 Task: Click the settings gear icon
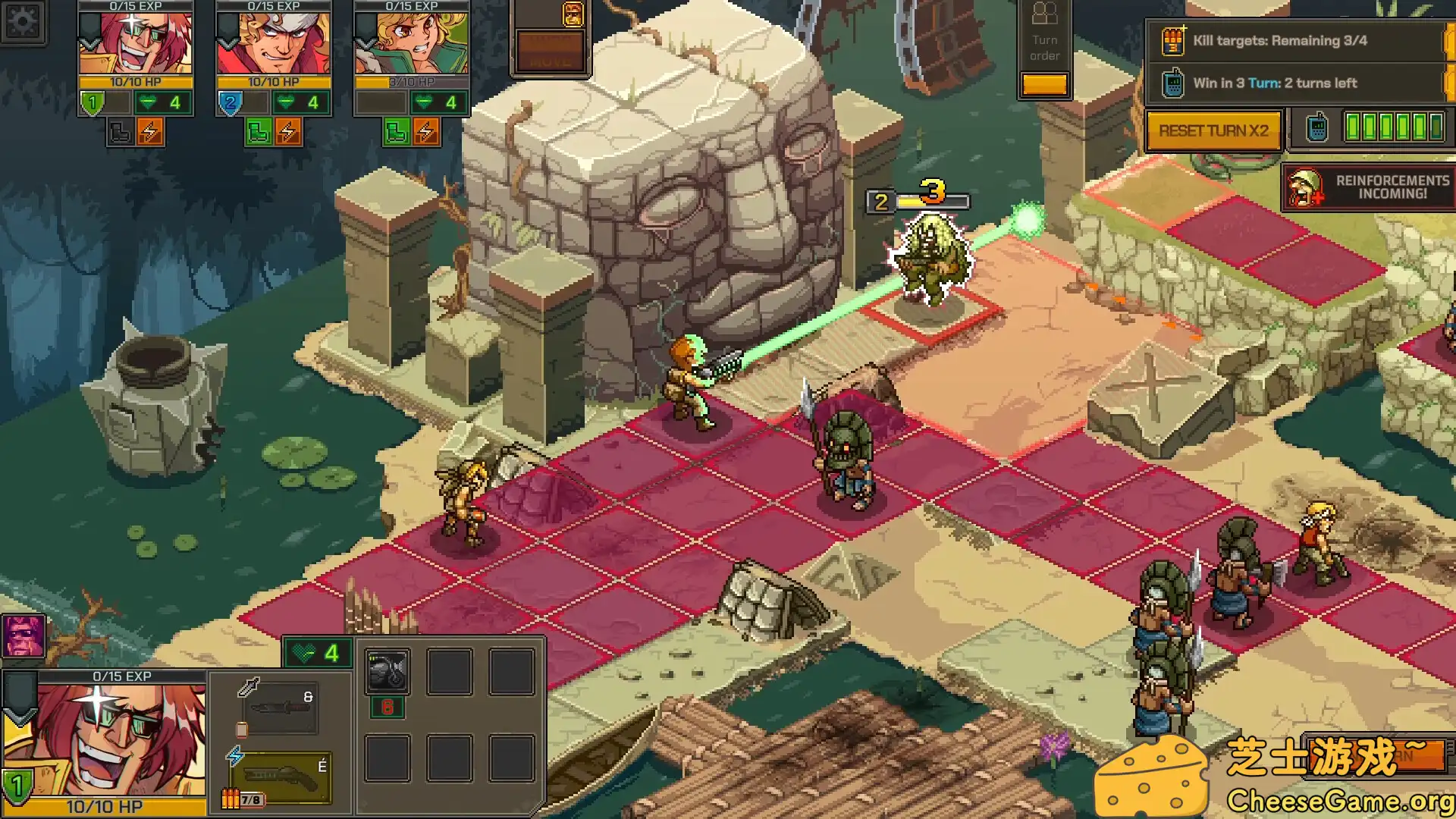[x=23, y=22]
